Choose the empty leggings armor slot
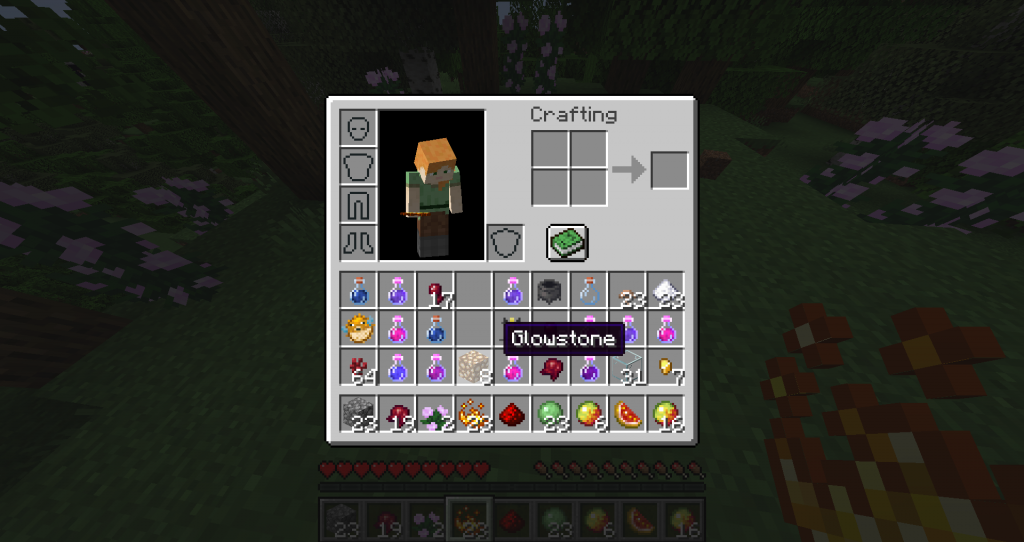The width and height of the screenshot is (1024, 542). coord(359,204)
